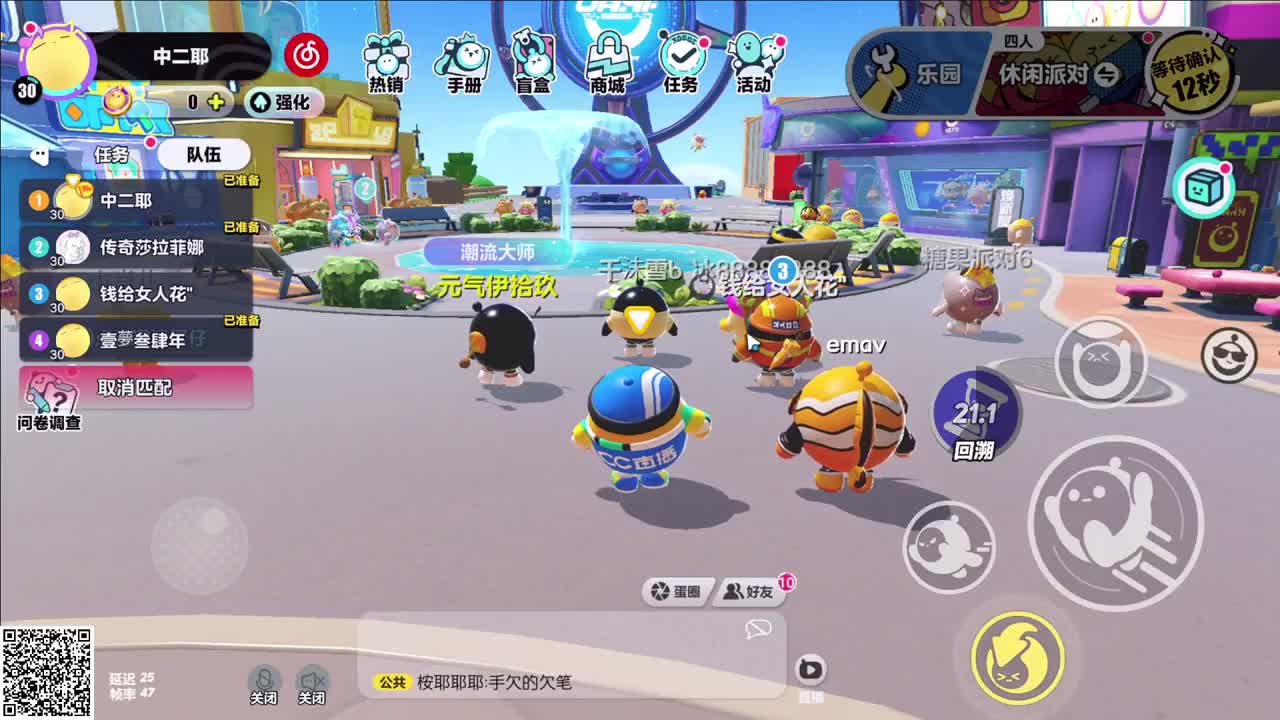Toggle the speaker 关闭 switch

tap(313, 683)
